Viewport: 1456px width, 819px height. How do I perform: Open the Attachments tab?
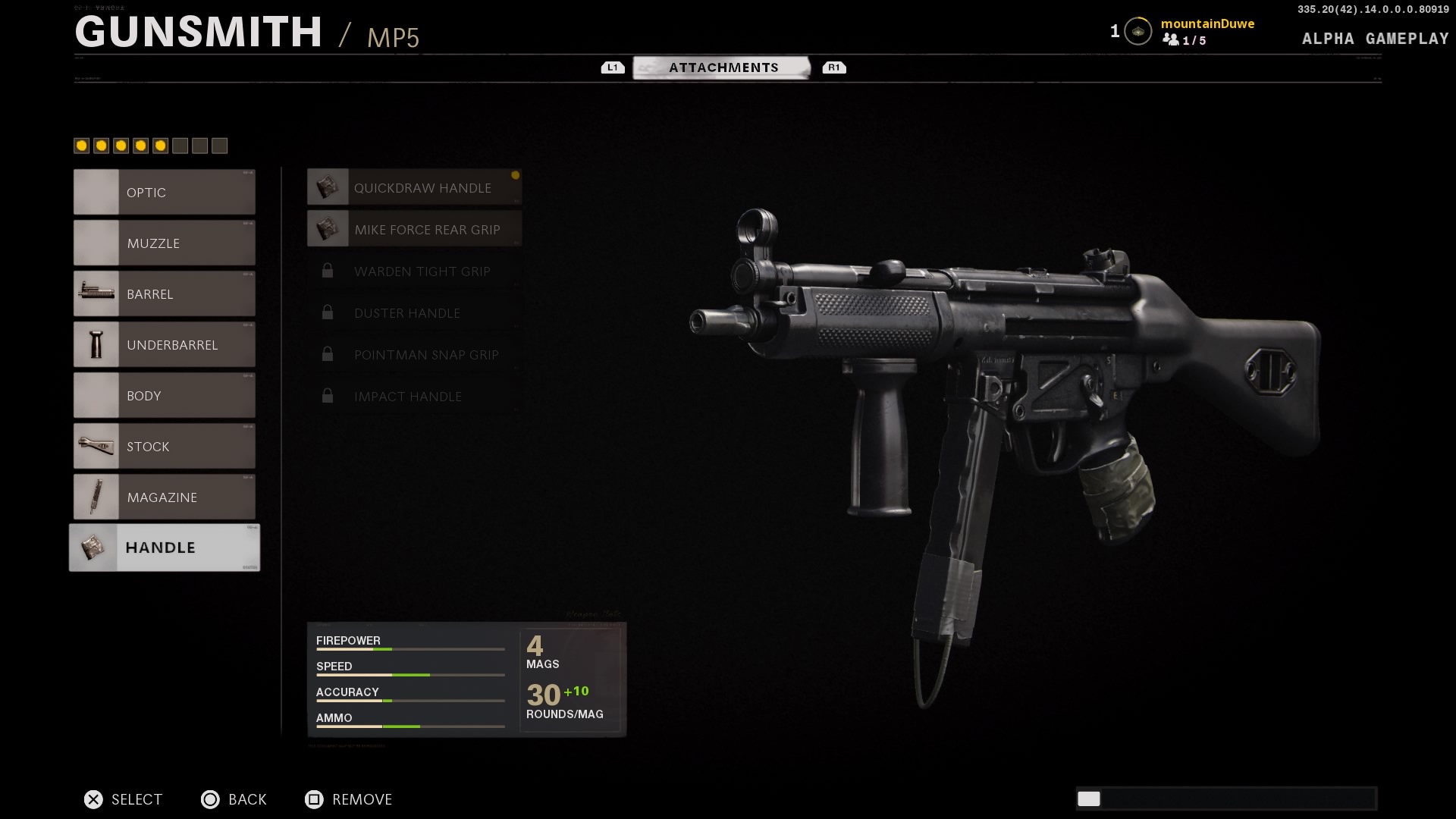pyautogui.click(x=723, y=67)
